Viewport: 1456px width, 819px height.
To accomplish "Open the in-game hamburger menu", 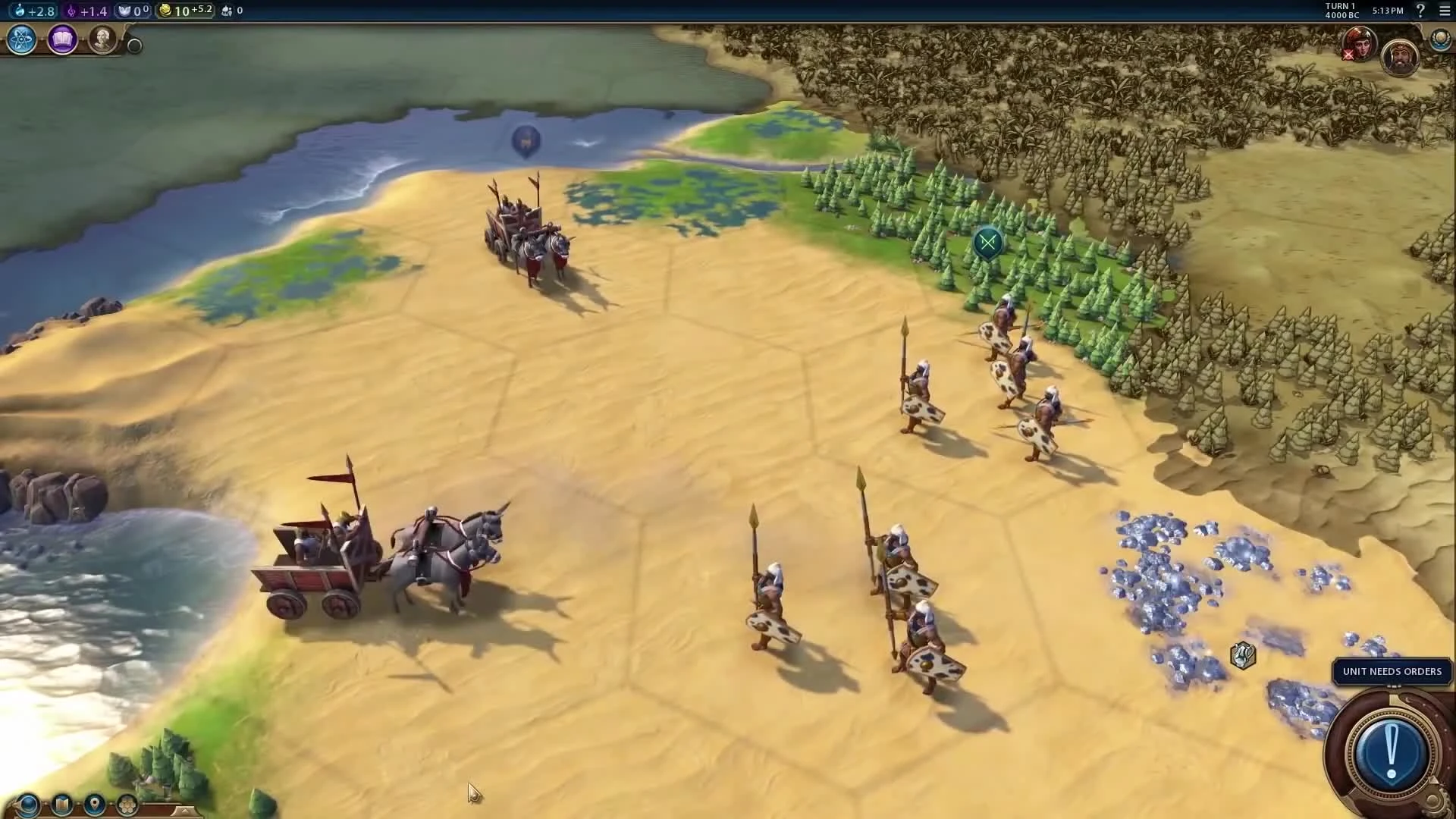I will [1443, 11].
